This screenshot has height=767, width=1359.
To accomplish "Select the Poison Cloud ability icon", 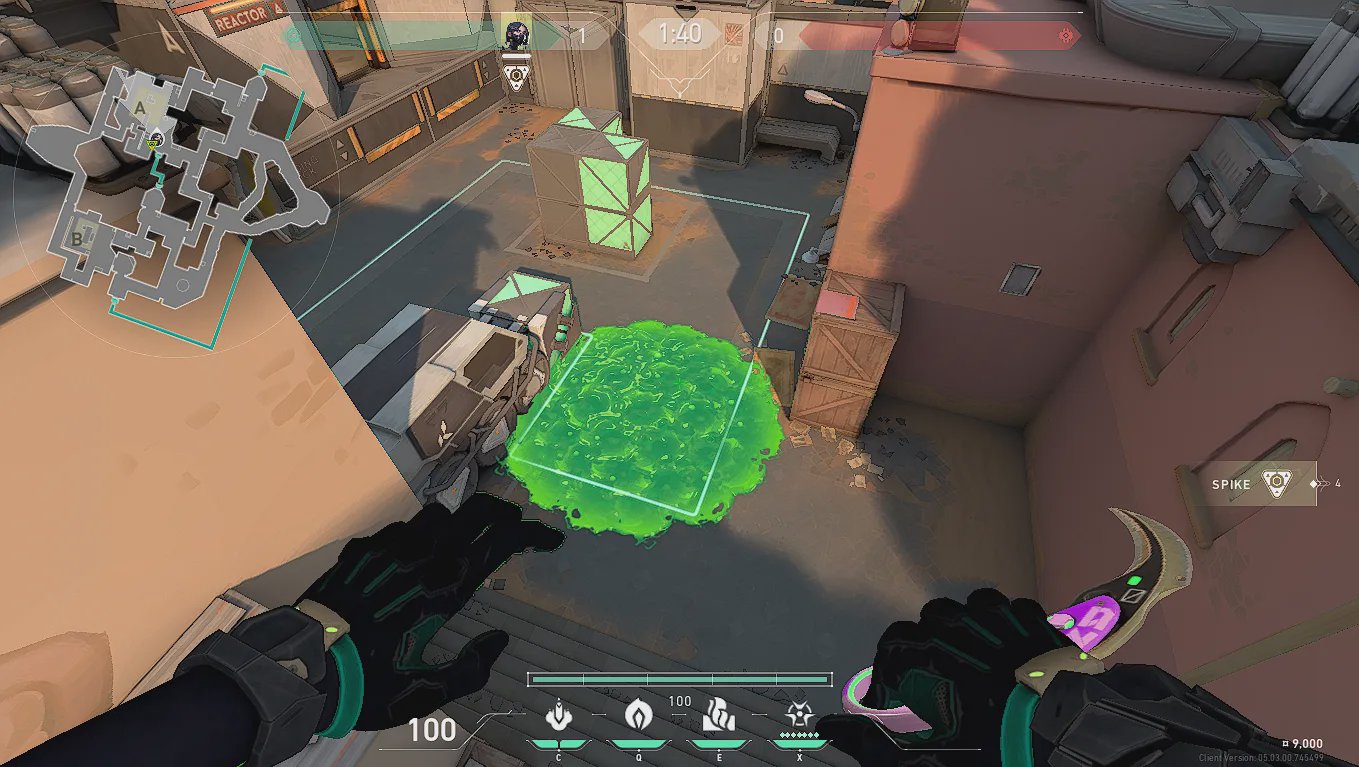I will pyautogui.click(x=637, y=716).
